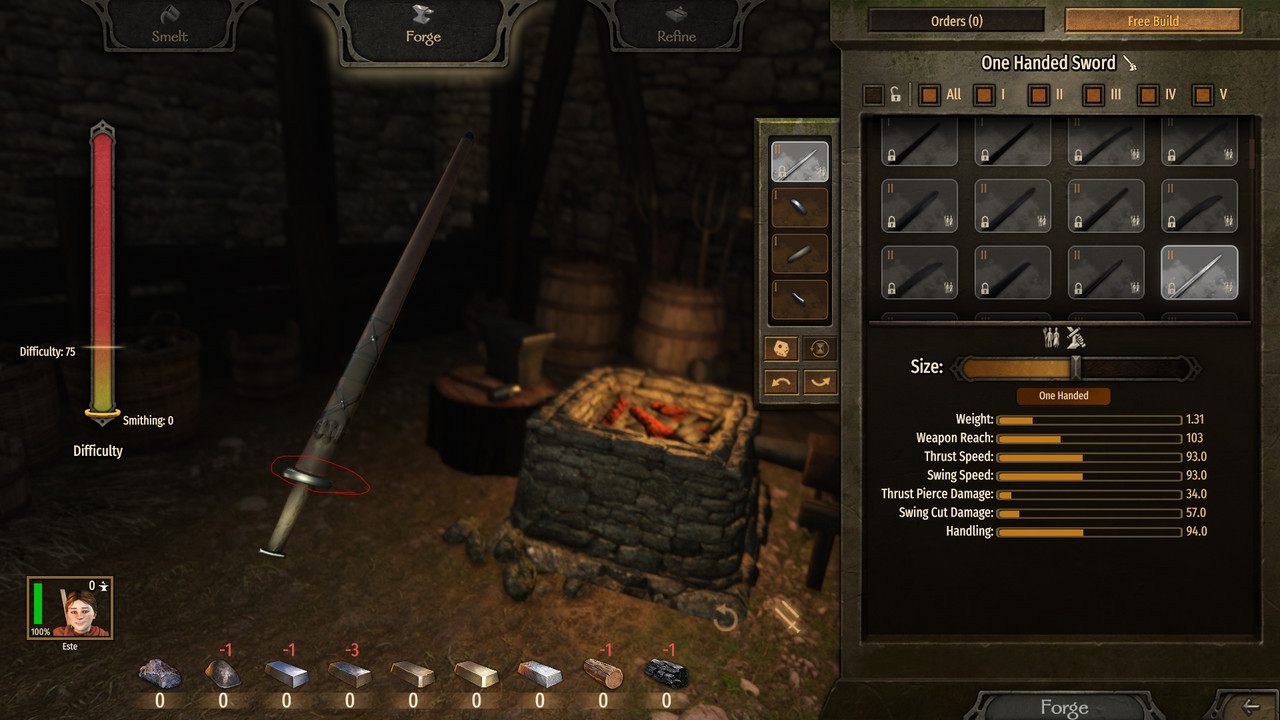Toggle the show-only-unlocked pieces checkbox
Image resolution: width=1280 pixels, height=720 pixels.
point(874,95)
